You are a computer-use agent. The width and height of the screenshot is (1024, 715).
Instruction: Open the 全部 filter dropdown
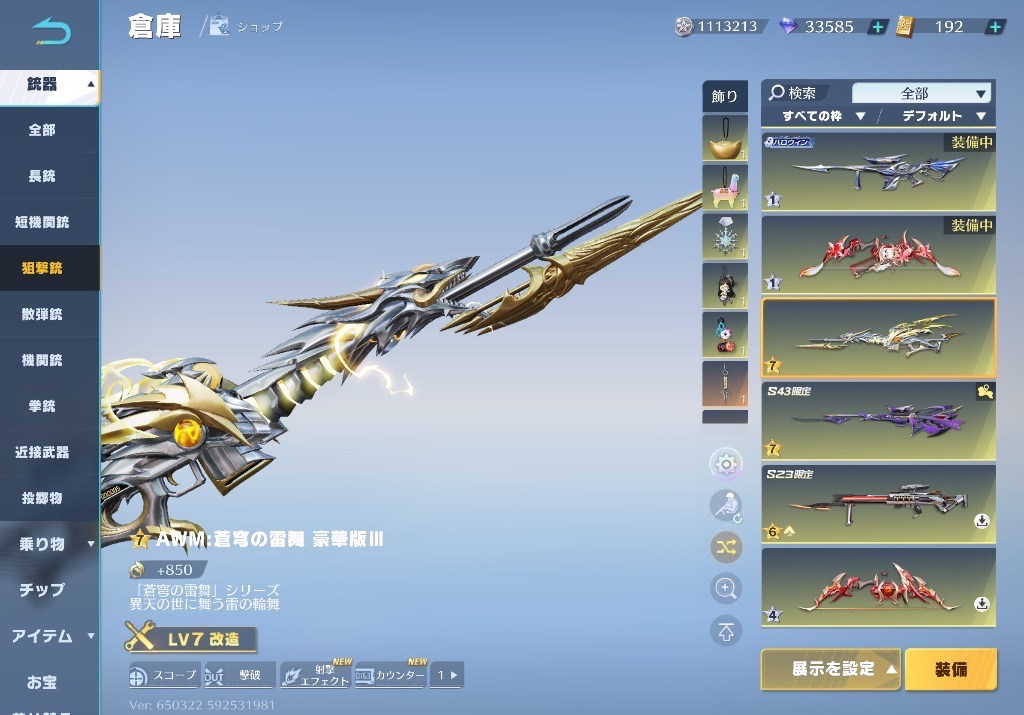coord(921,93)
